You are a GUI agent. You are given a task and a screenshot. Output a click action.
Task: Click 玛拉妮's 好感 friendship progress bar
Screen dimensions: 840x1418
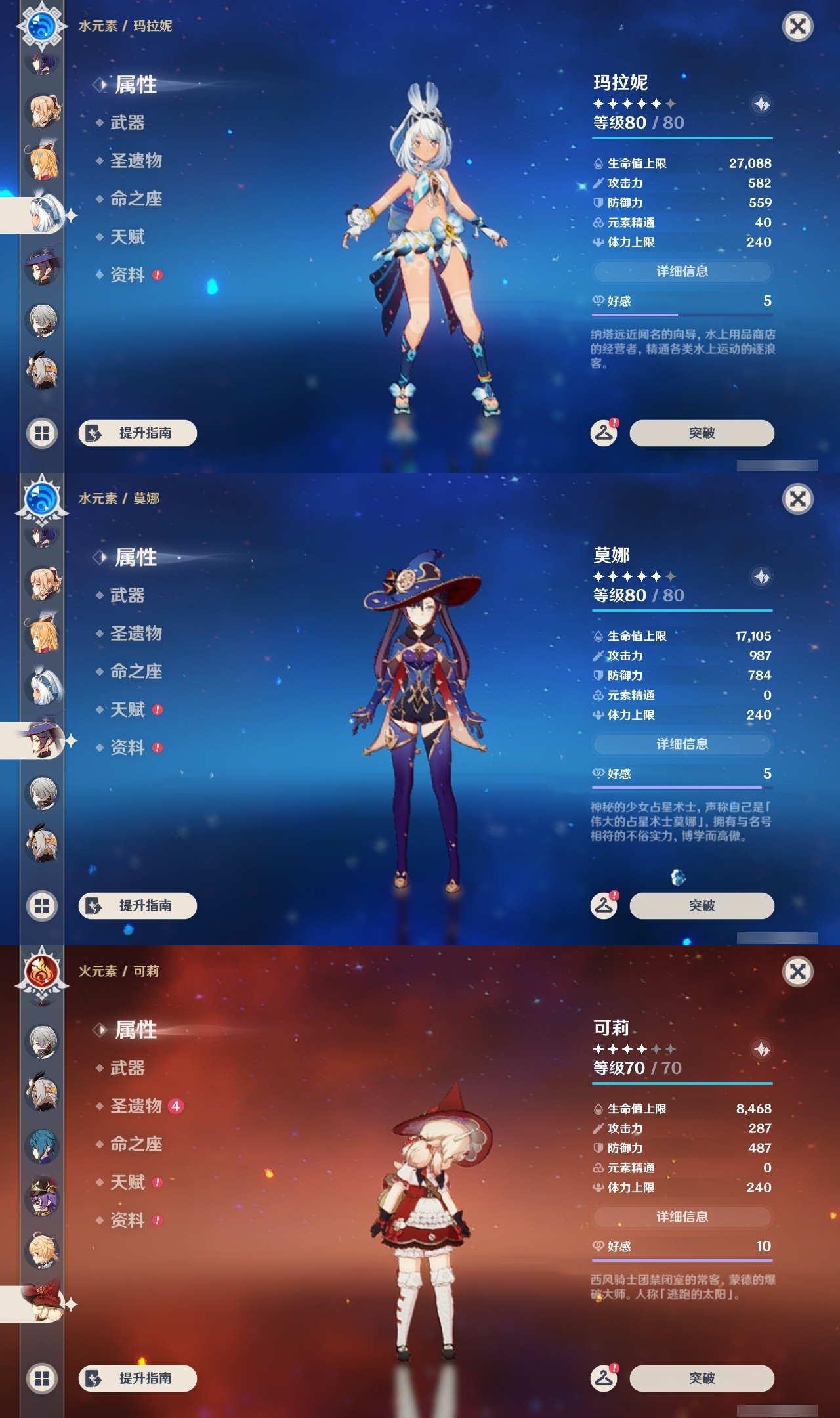coord(682,314)
